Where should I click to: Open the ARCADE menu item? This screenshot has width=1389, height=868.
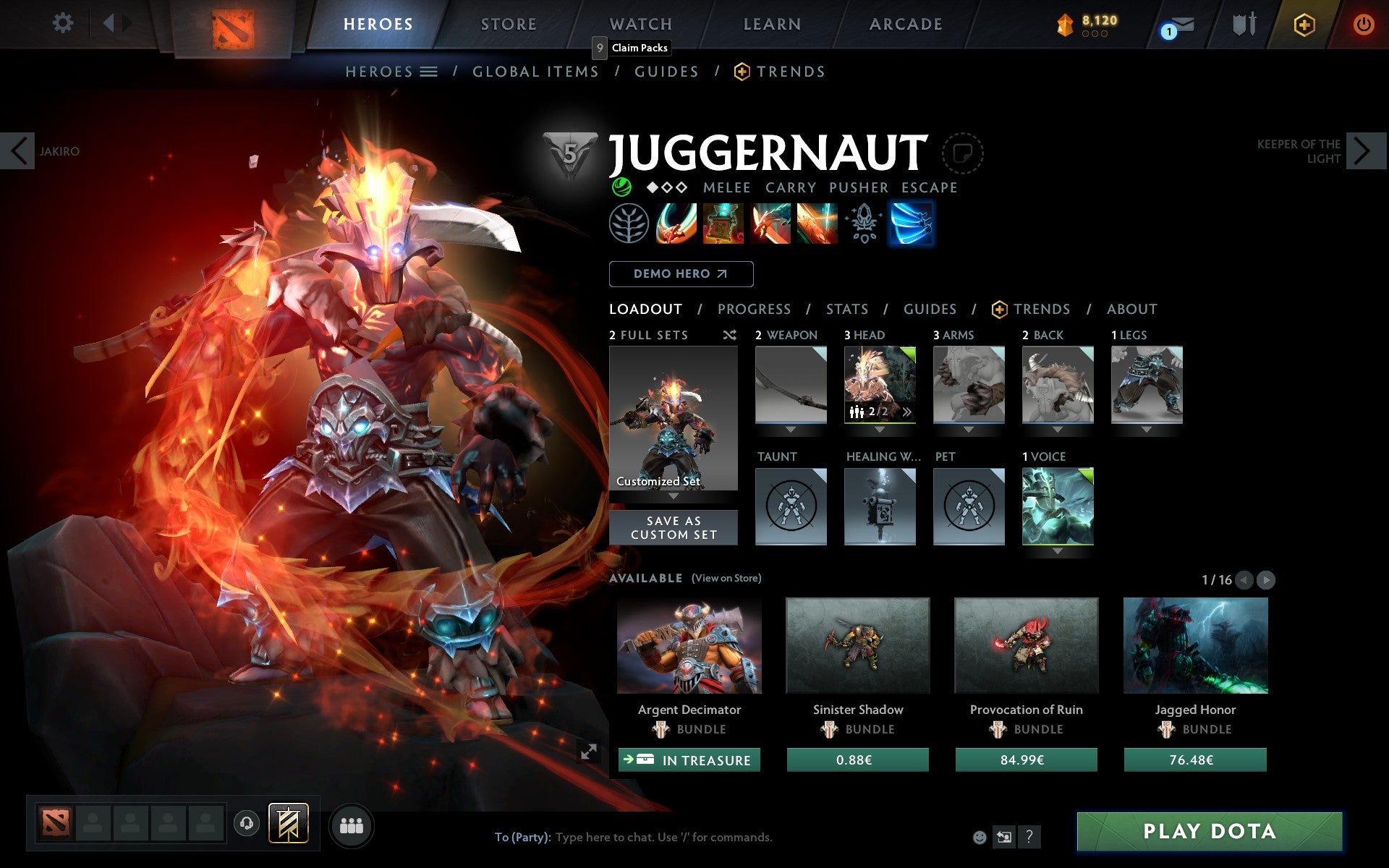click(x=905, y=23)
